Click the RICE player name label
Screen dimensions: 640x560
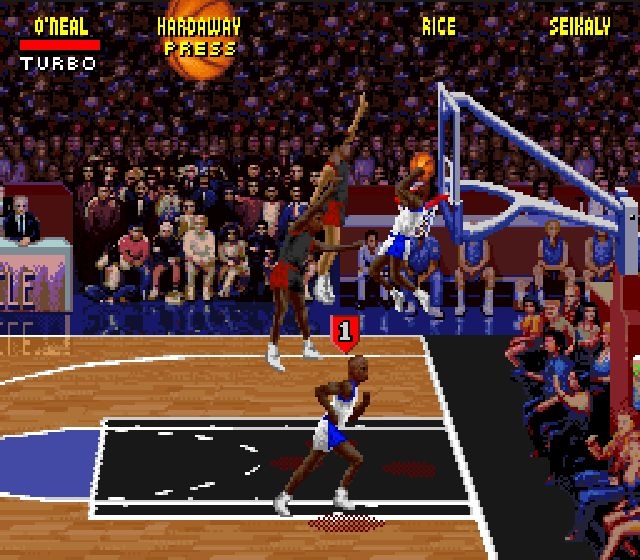[438, 26]
